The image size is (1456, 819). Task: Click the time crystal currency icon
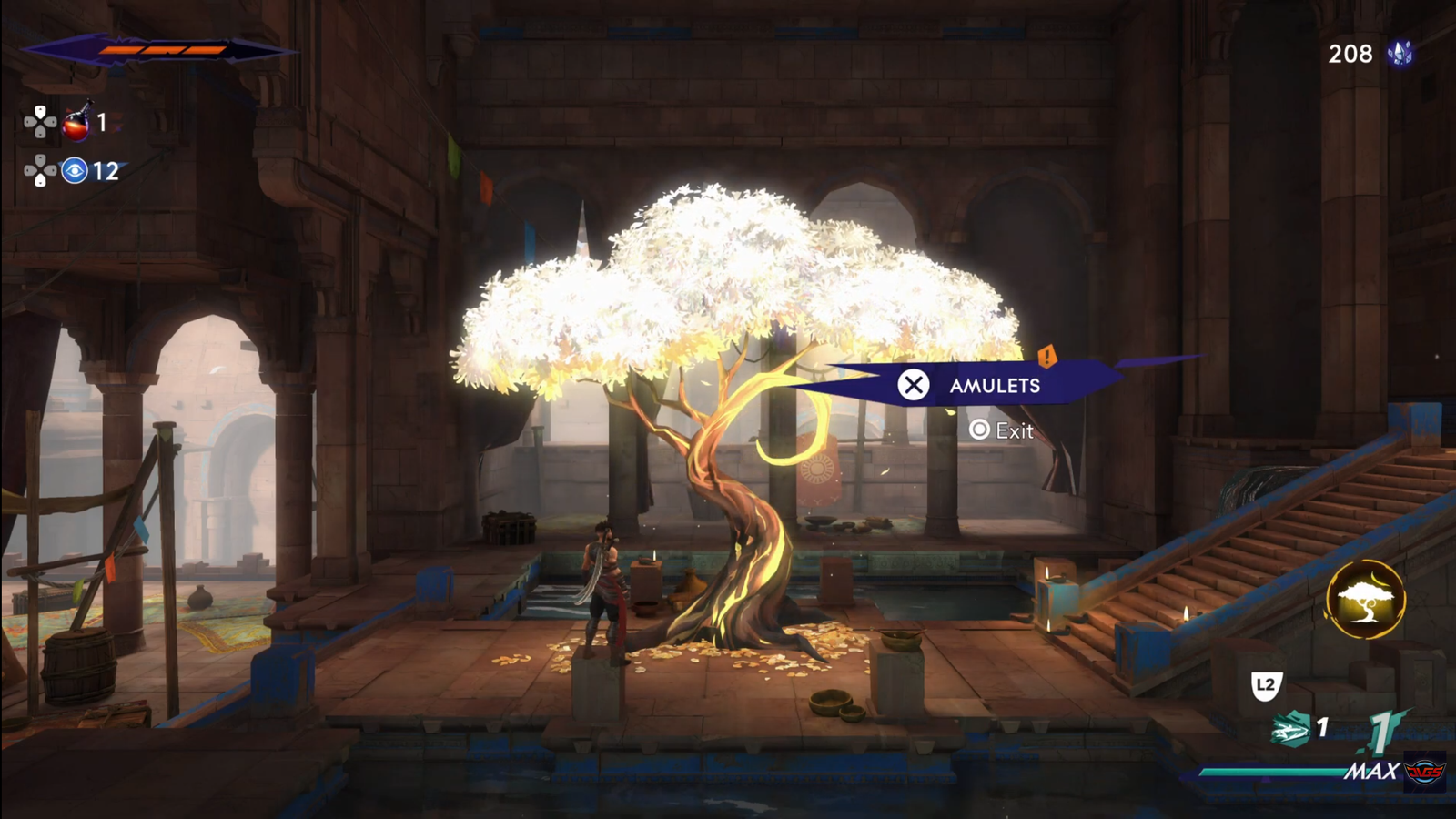click(1400, 54)
